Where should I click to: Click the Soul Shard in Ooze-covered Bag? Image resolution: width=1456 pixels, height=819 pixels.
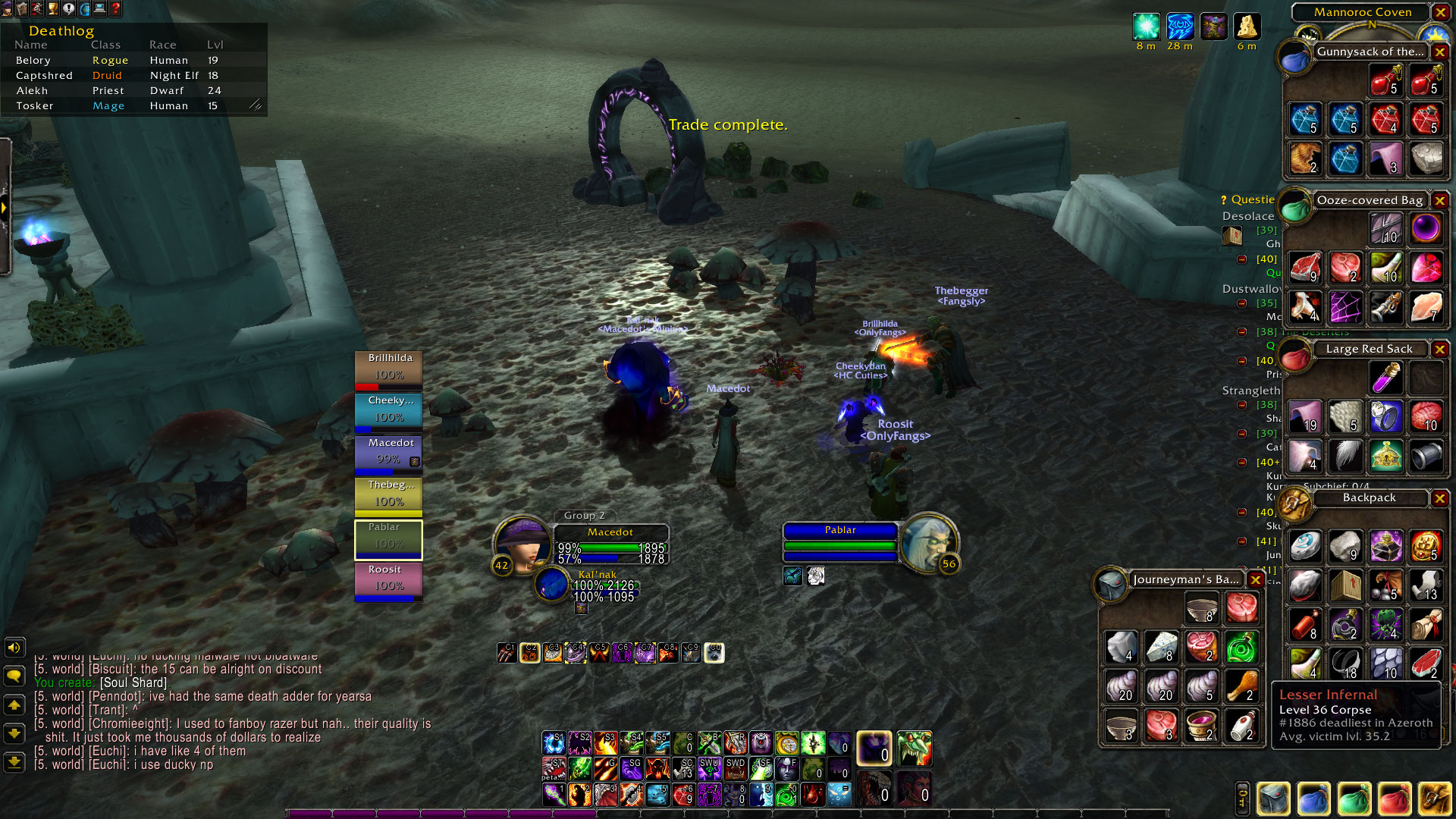point(1426,228)
